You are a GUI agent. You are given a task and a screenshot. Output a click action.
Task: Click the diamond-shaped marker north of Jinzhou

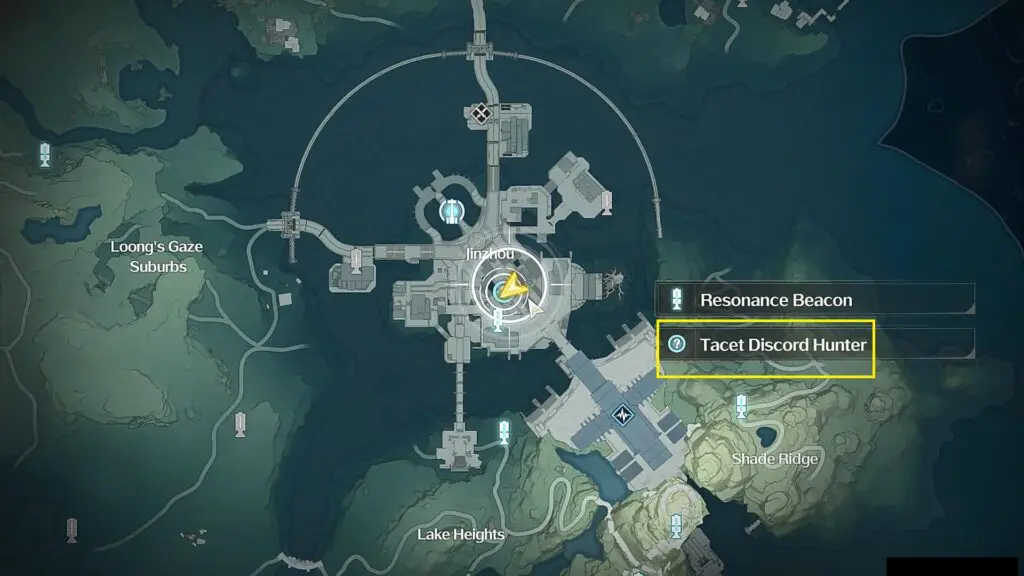tap(481, 114)
